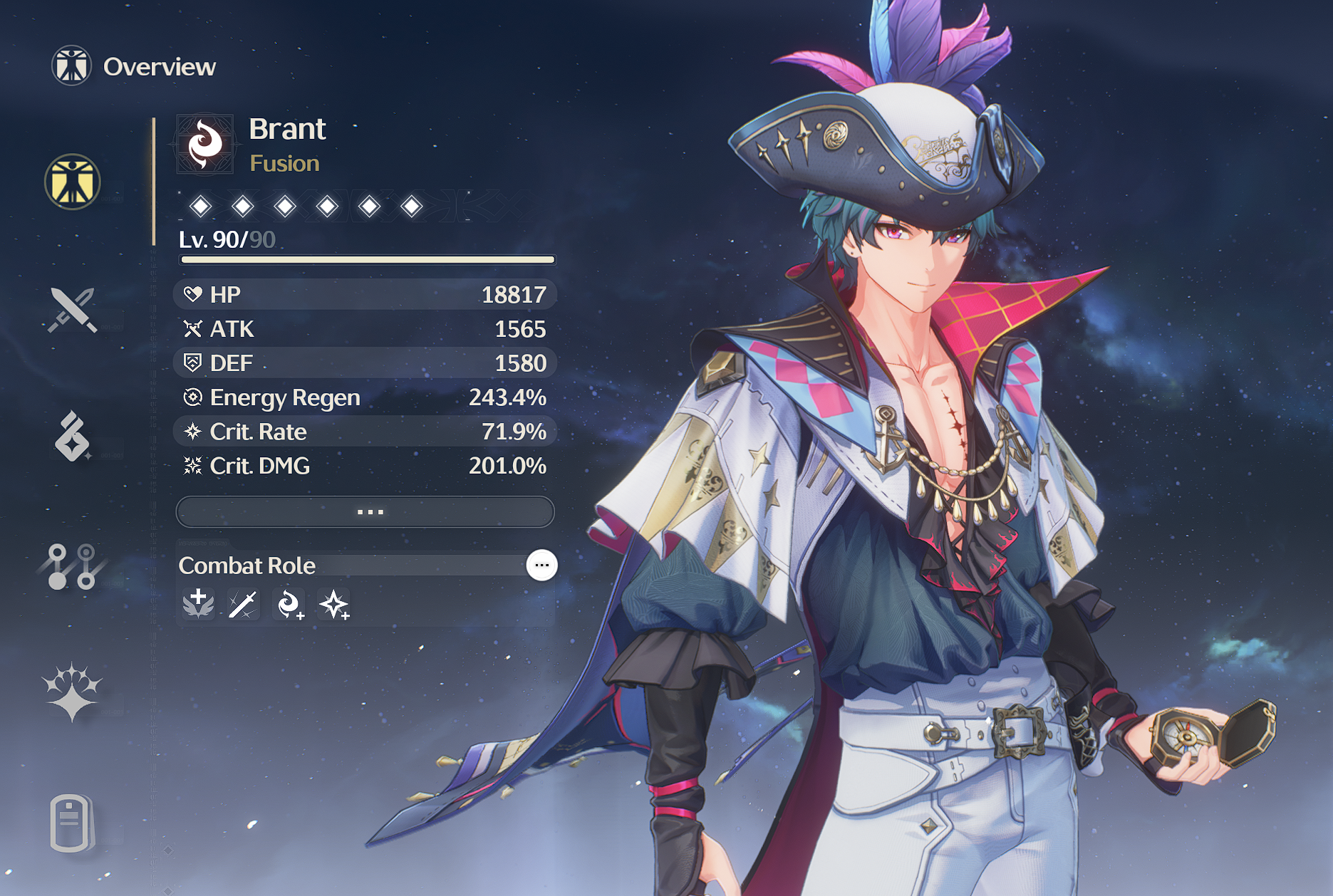Open Combat Role details with round button
The height and width of the screenshot is (896, 1333).
point(541,566)
